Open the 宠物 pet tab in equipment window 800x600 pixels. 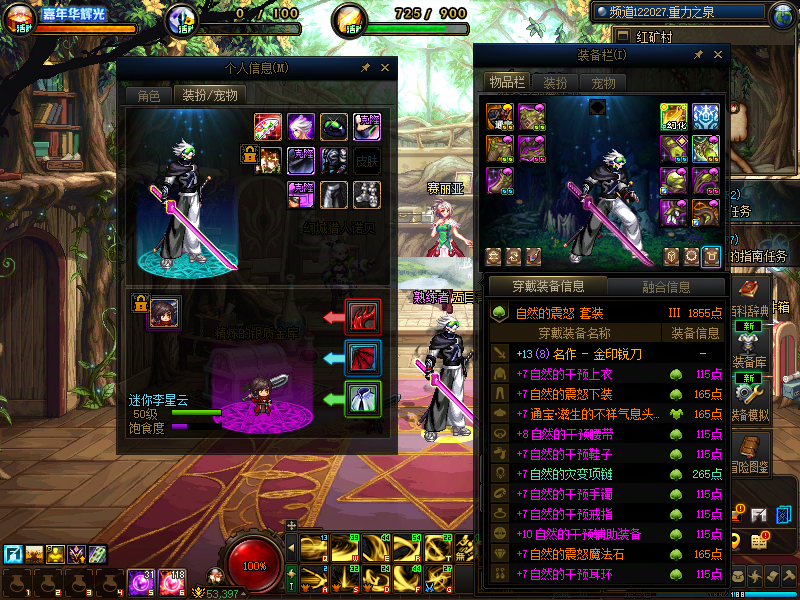click(603, 83)
